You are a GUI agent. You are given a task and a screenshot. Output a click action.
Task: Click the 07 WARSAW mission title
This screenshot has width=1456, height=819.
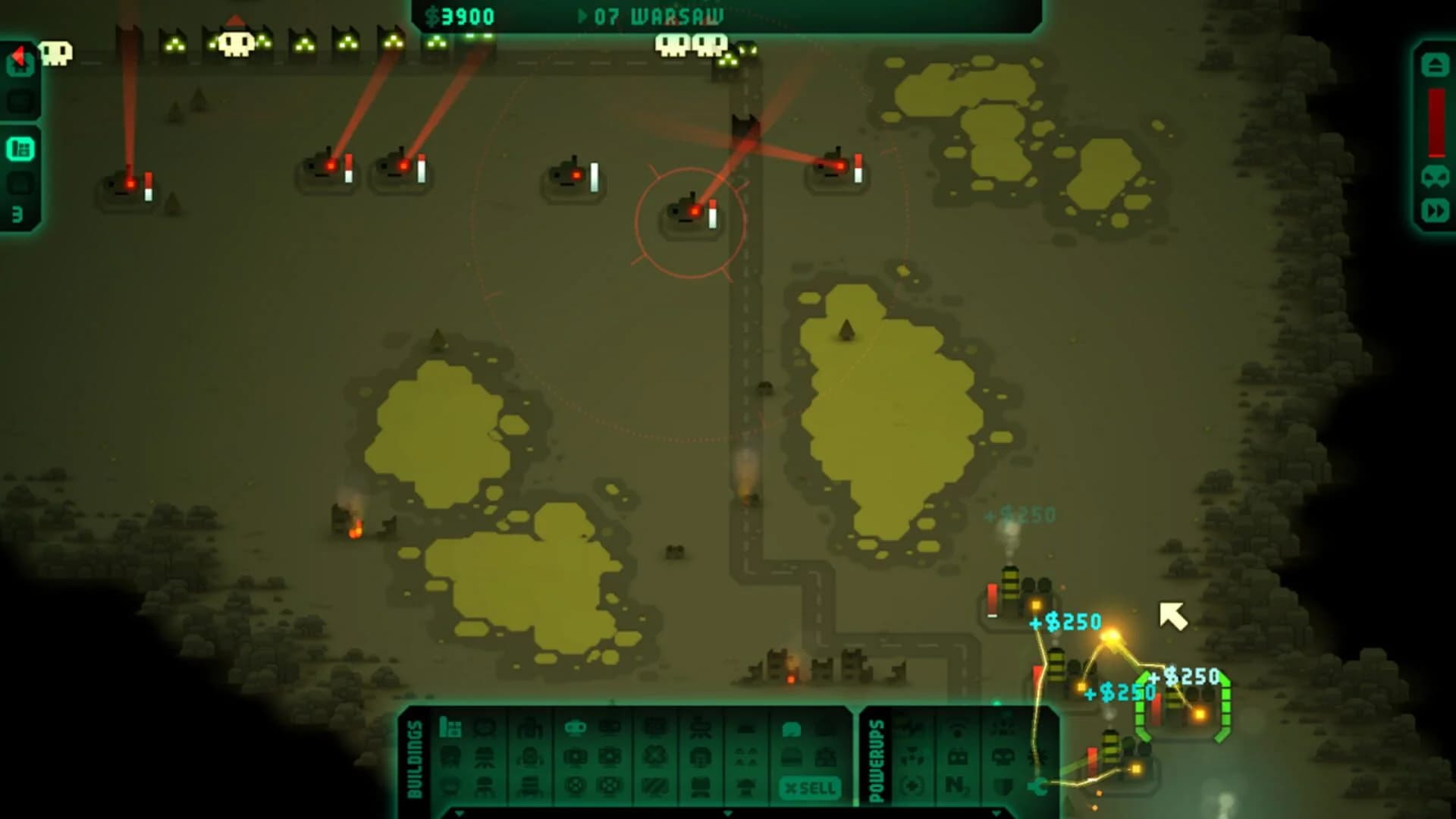(652, 14)
